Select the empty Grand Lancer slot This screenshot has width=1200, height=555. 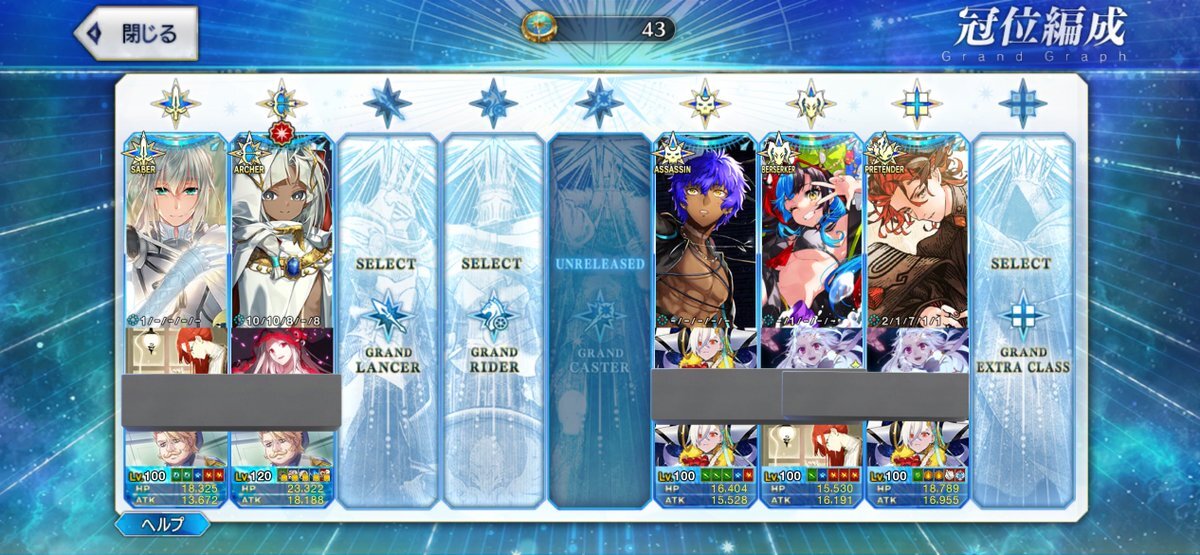pos(387,315)
